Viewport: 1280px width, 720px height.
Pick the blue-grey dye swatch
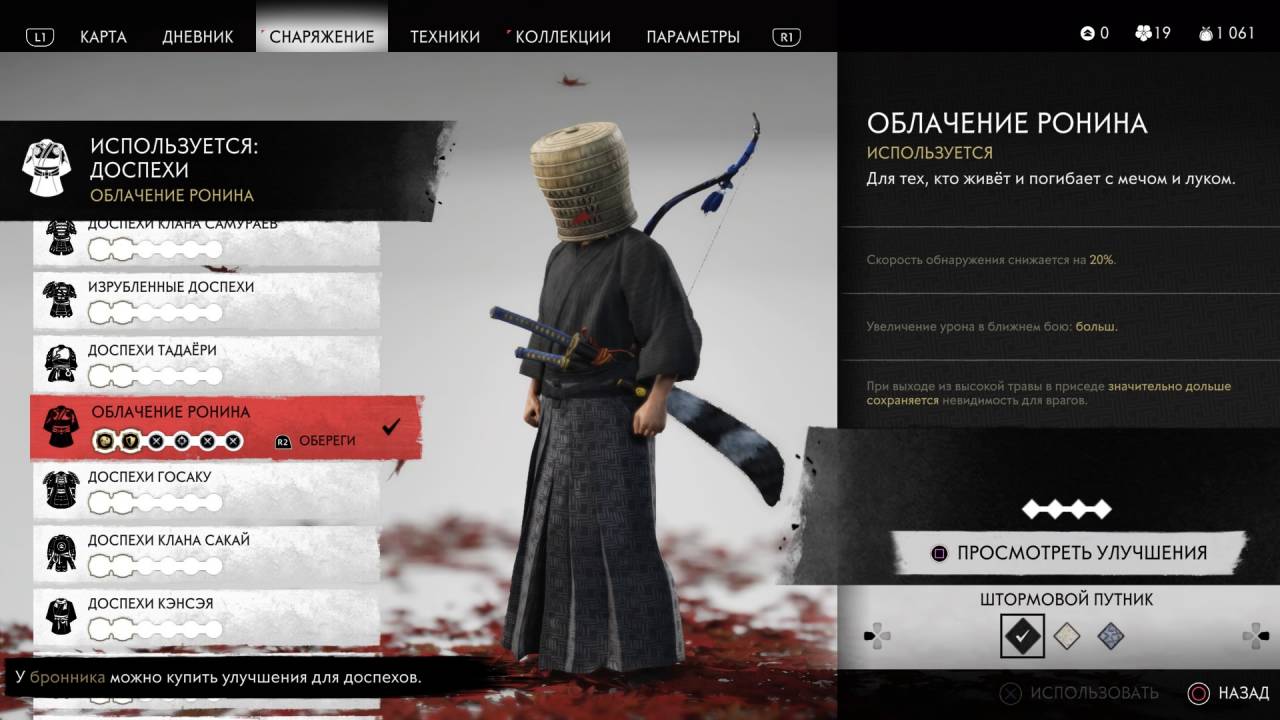[x=1110, y=636]
